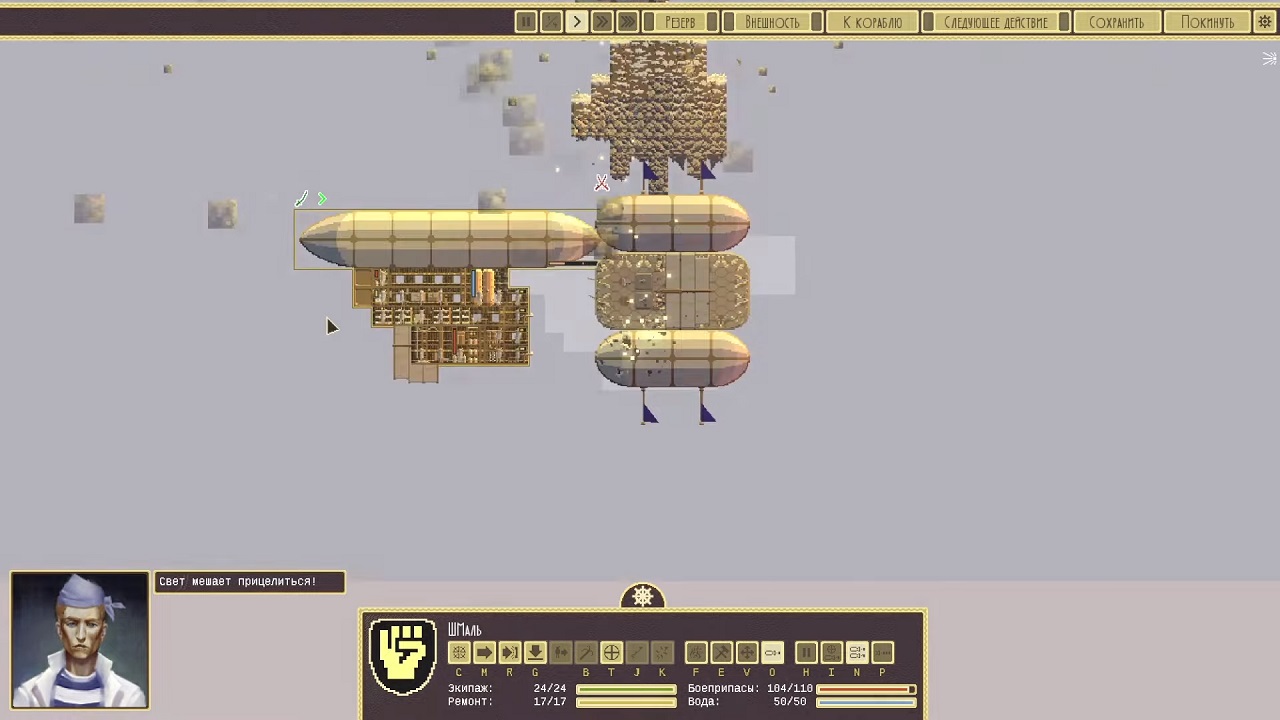The height and width of the screenshot is (720, 1280).
Task: Open the gear settings icon at top right
Action: coord(1264,21)
